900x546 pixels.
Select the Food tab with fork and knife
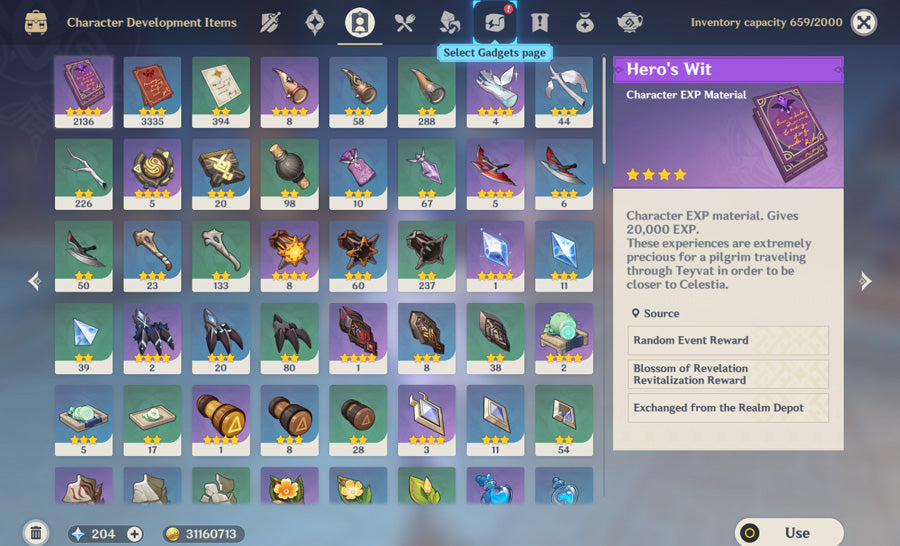(x=404, y=22)
